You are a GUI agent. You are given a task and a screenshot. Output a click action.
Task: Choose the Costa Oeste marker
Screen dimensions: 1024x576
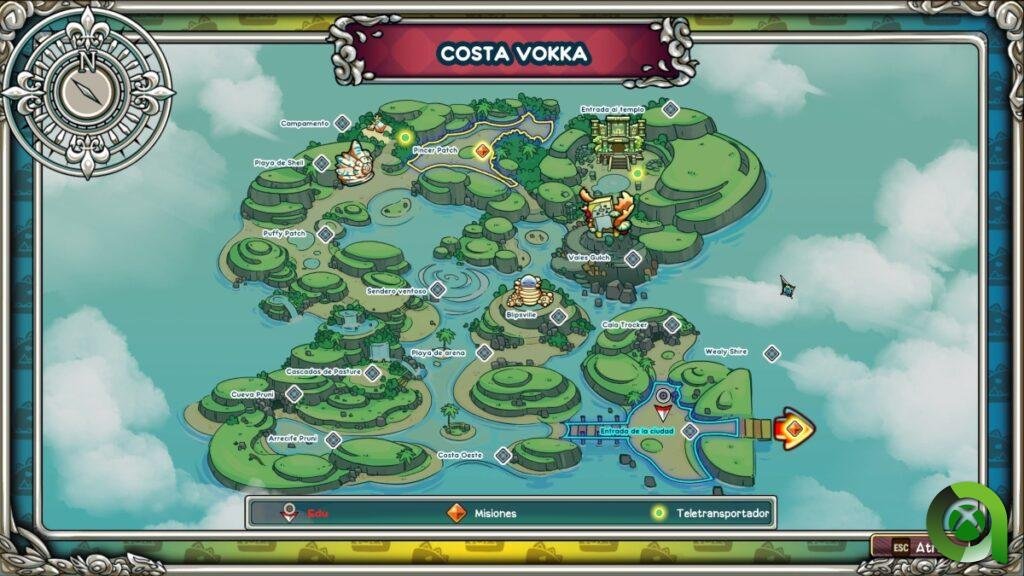tap(503, 456)
